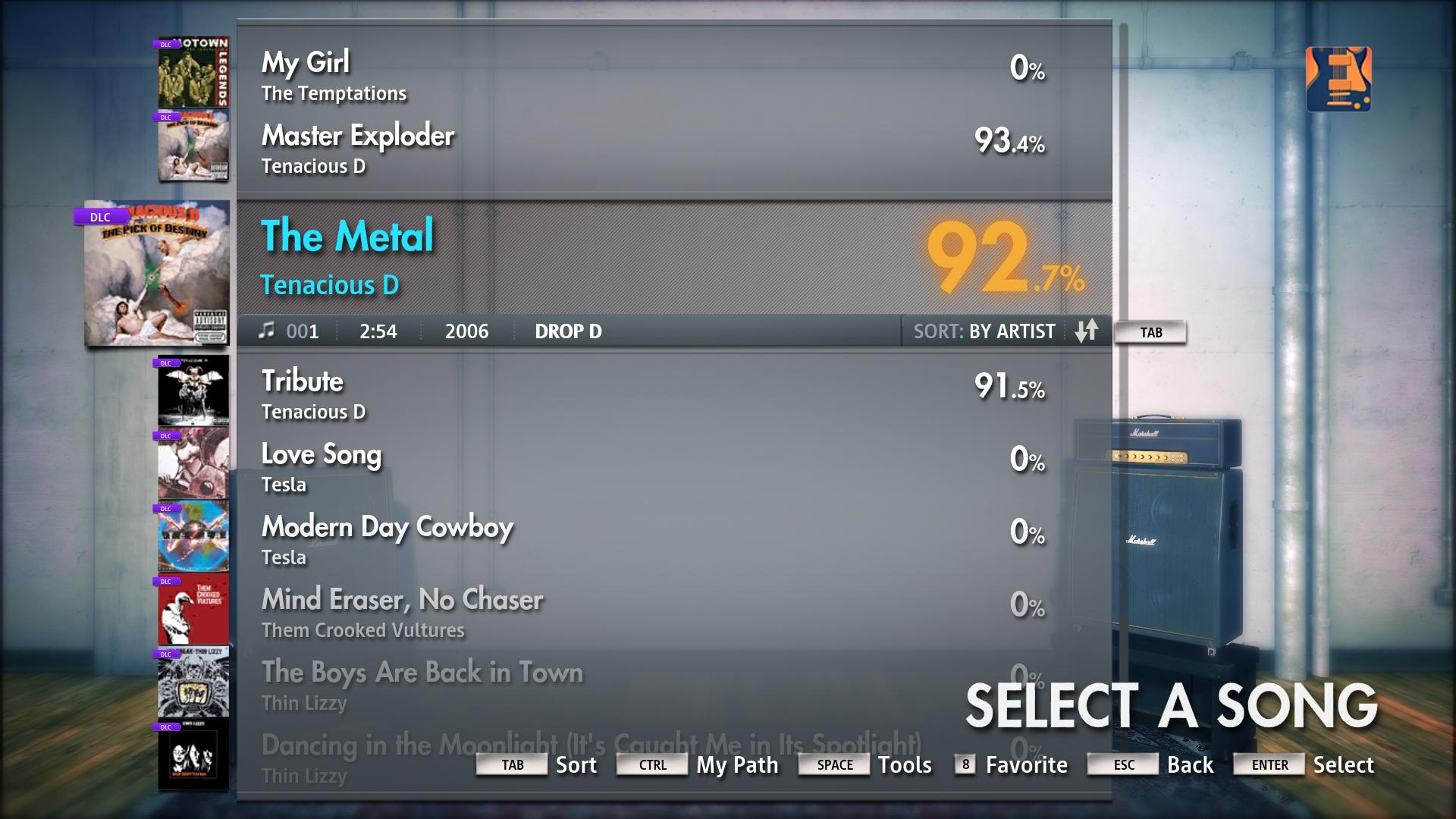Click the Back label near the bottom
The image size is (1456, 819).
click(x=1191, y=764)
